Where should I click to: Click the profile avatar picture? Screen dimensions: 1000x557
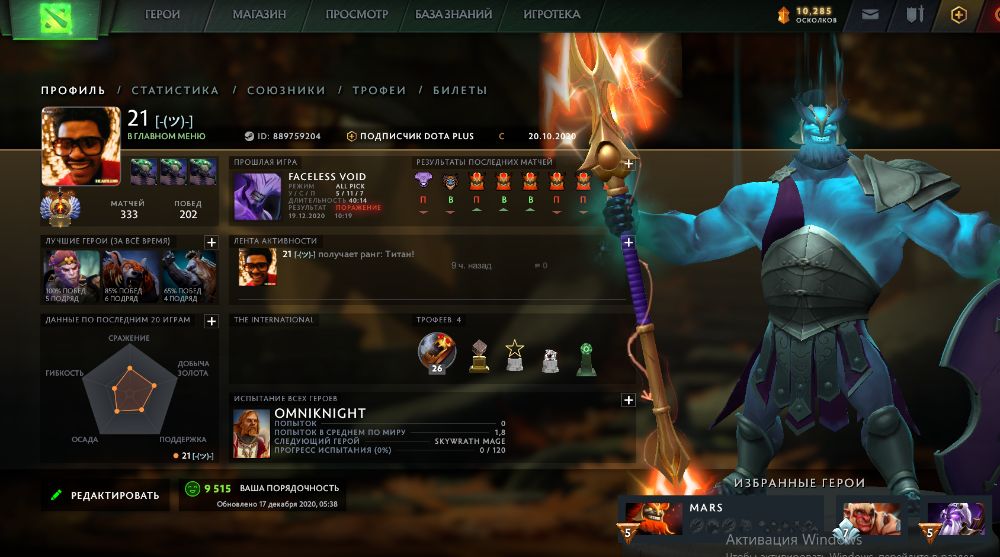pos(75,147)
